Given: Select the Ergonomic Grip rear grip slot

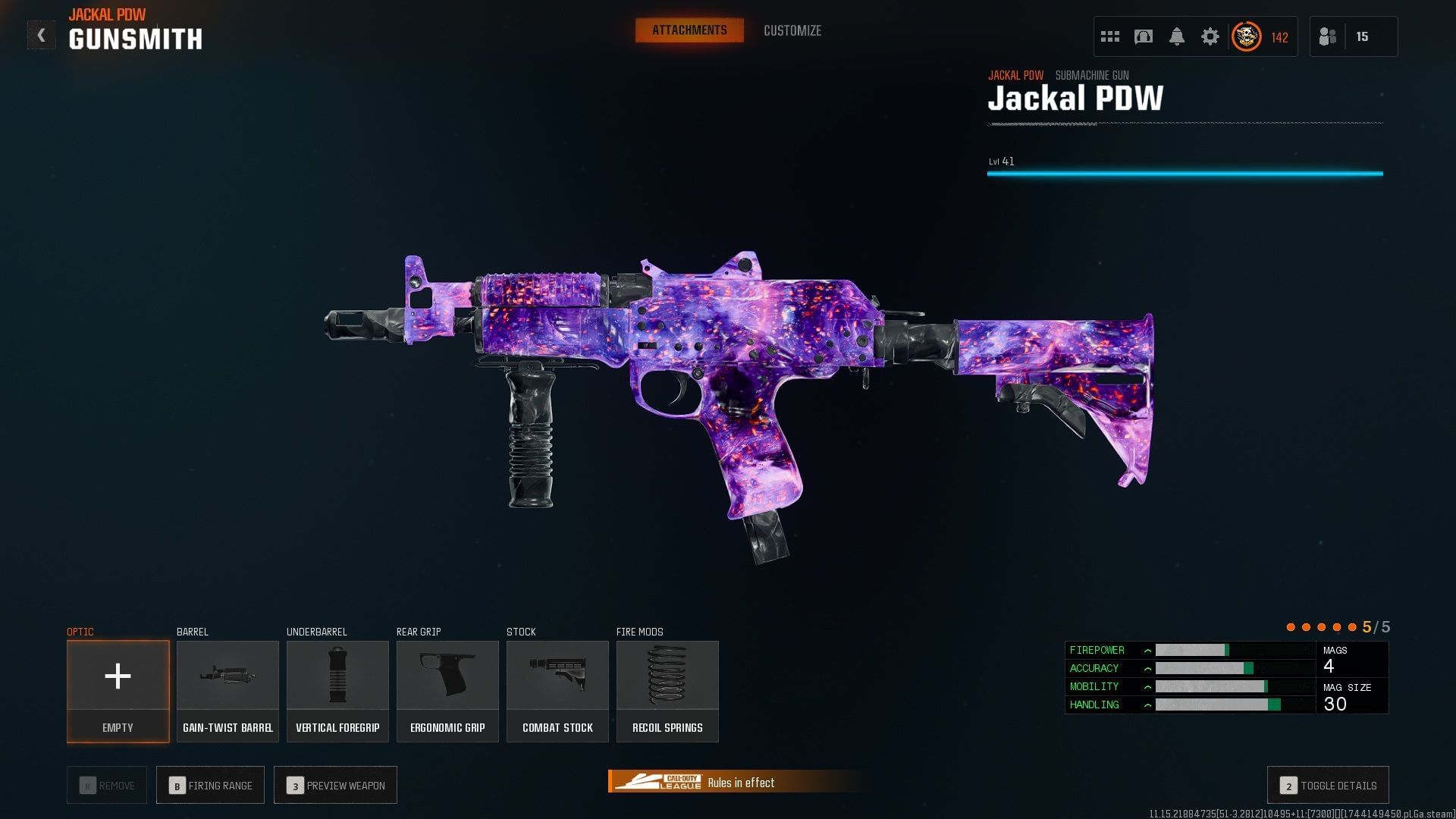Looking at the screenshot, I should (447, 691).
